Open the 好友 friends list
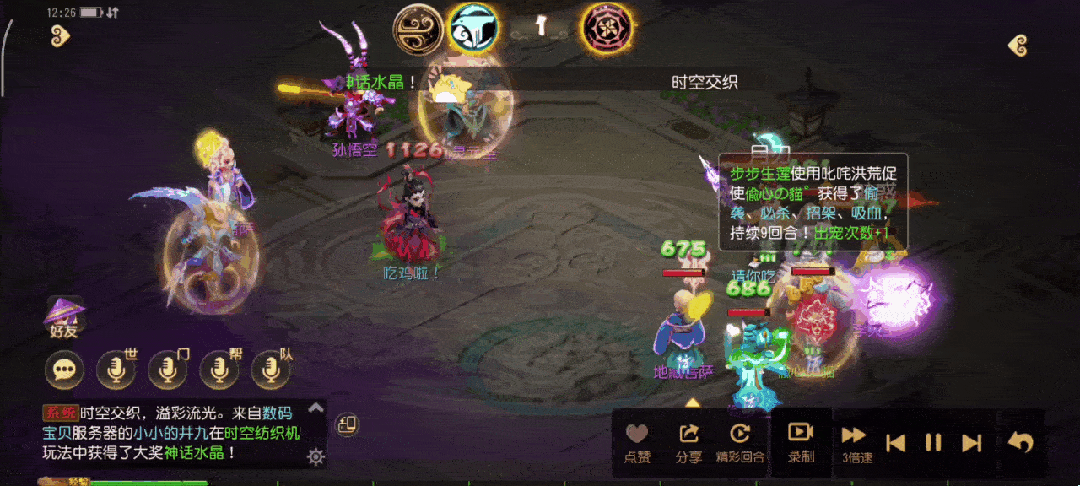1080x486 pixels. click(x=65, y=315)
